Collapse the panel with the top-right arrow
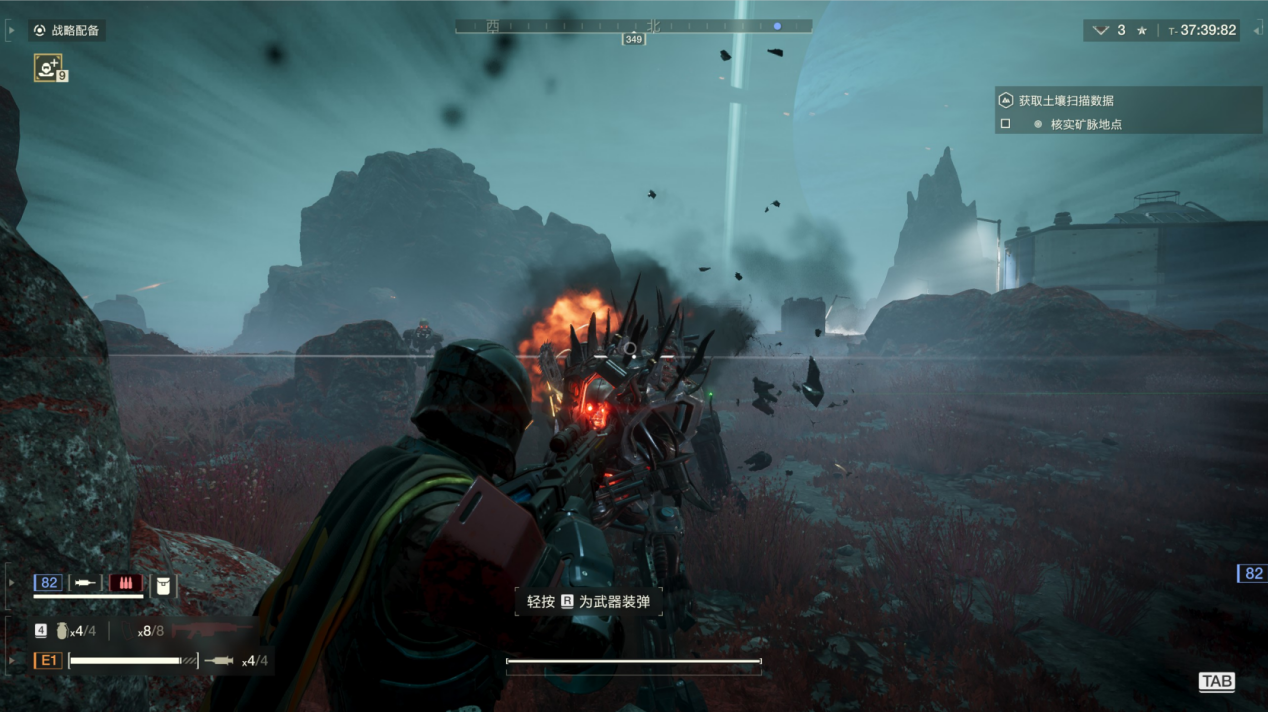Image resolution: width=1268 pixels, height=712 pixels. 1257,31
